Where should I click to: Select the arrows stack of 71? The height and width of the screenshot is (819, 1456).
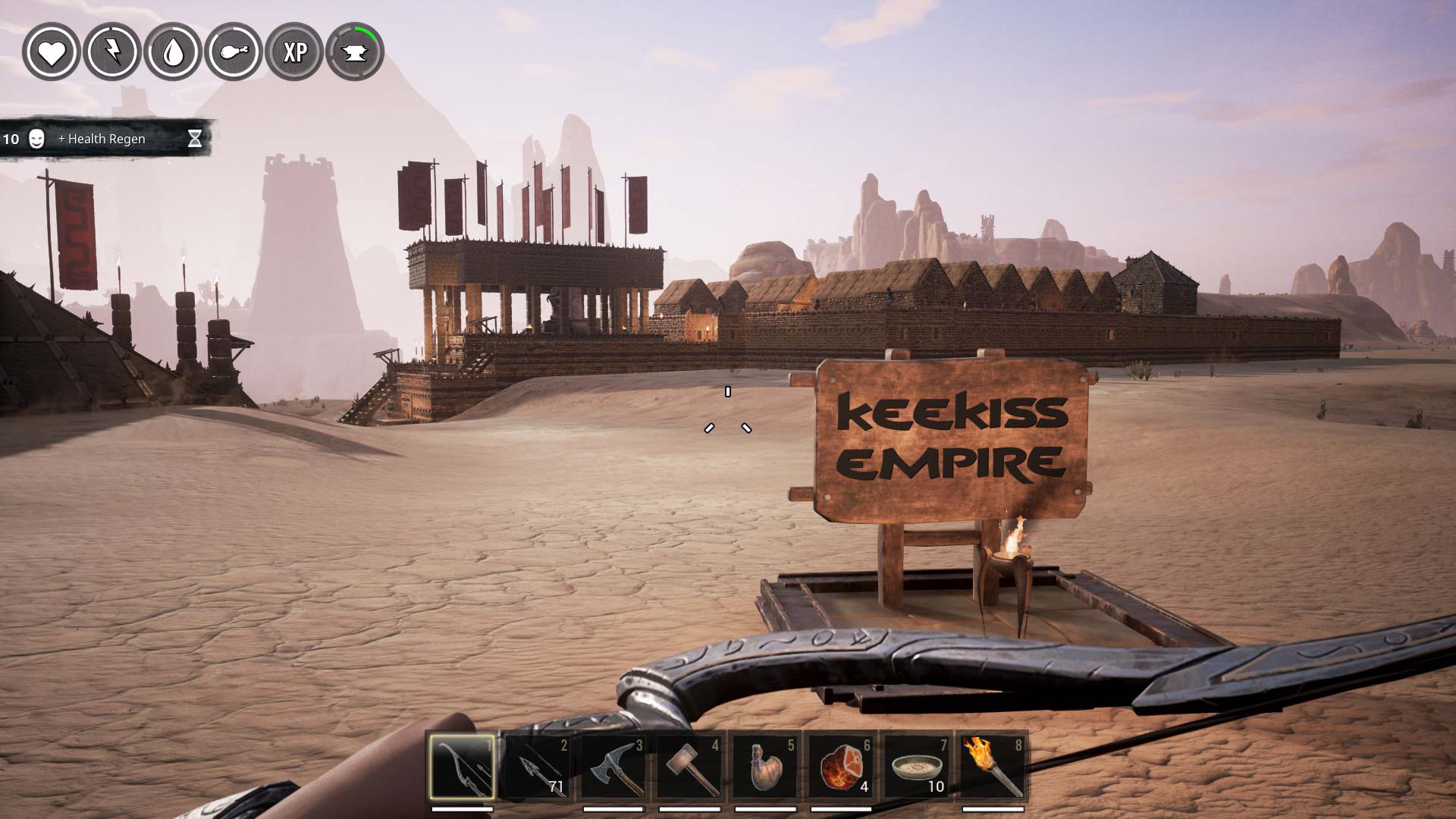538,767
